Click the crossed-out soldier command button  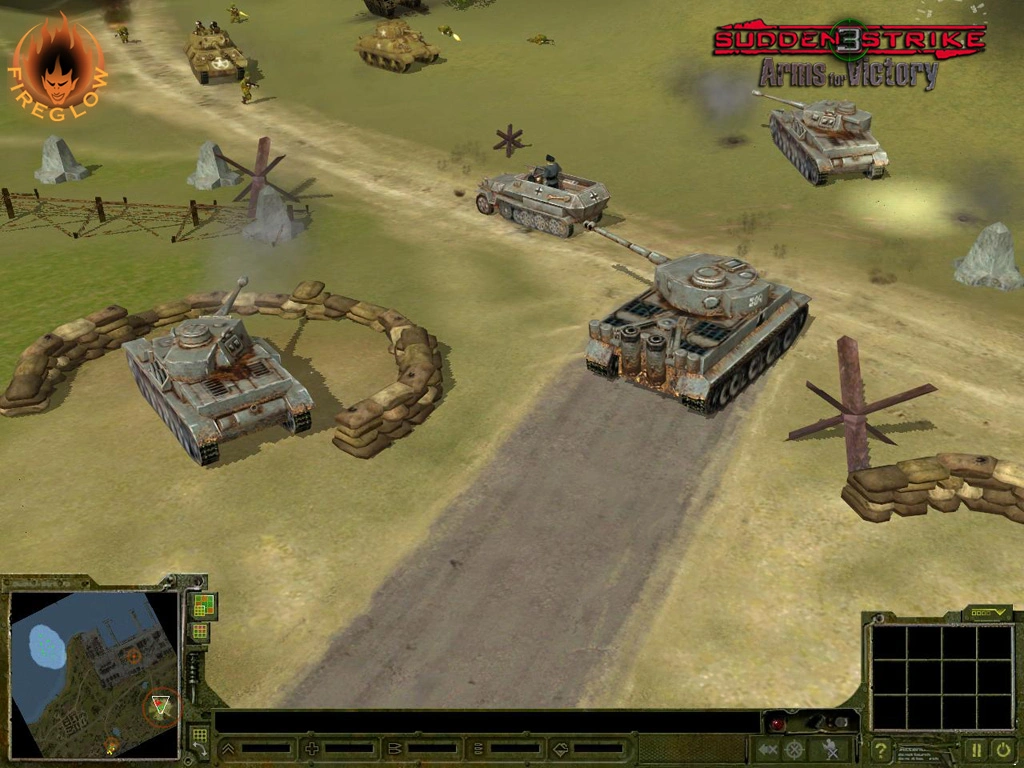coord(829,749)
